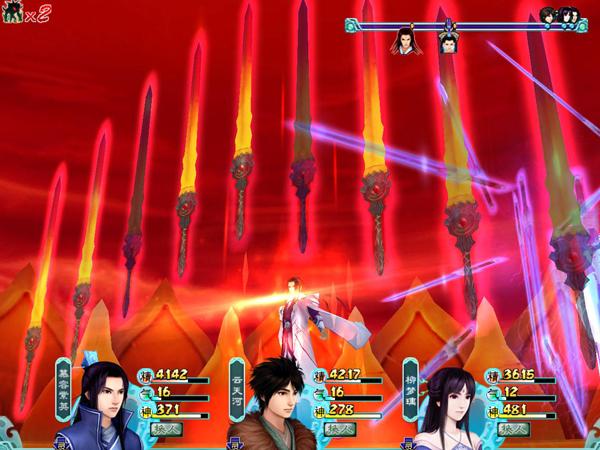This screenshot has width=600, height=450.
Task: Swap out 云天河 with his 换人 button
Action: click(338, 430)
